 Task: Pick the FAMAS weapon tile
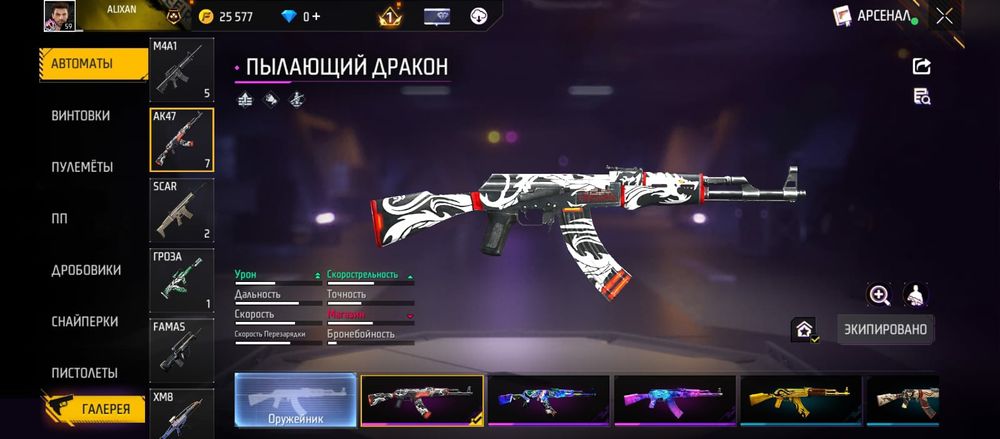(x=181, y=349)
